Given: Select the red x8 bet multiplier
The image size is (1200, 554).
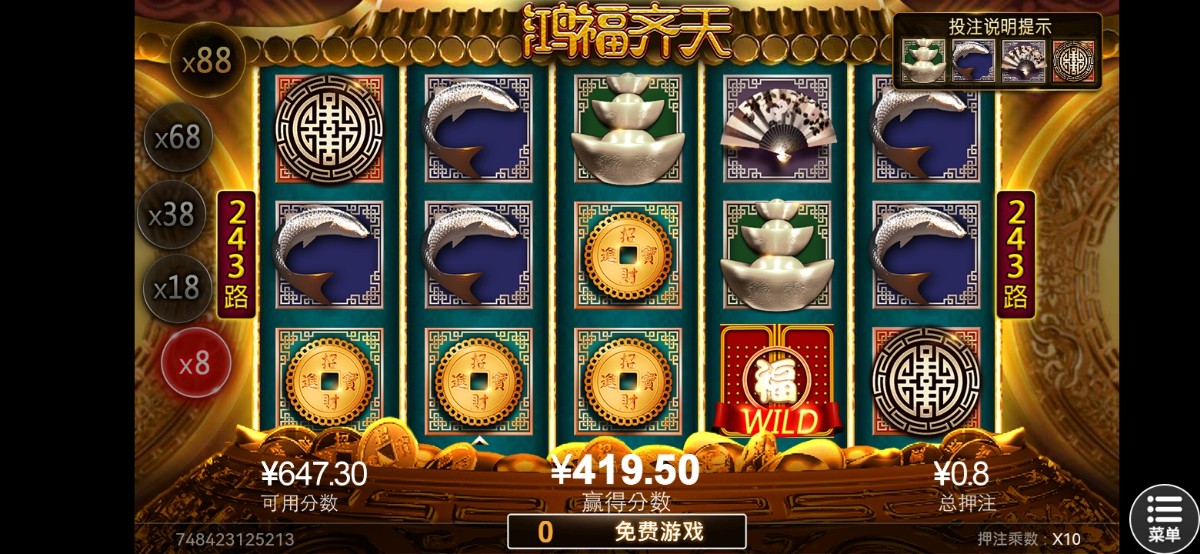Looking at the screenshot, I should (196, 362).
